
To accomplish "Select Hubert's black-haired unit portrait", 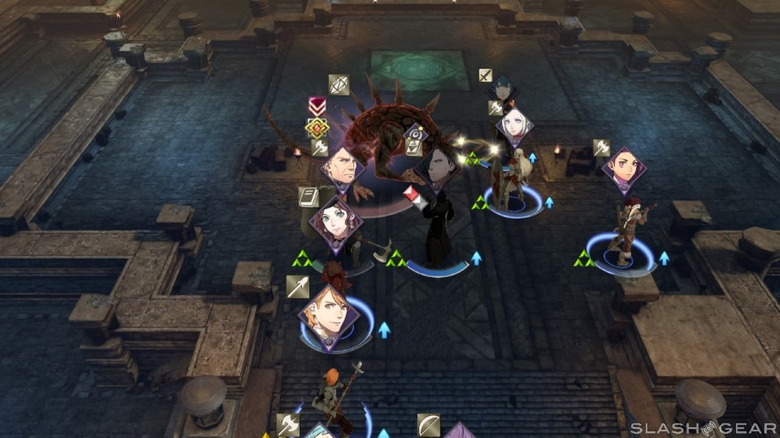I will click(x=437, y=166).
